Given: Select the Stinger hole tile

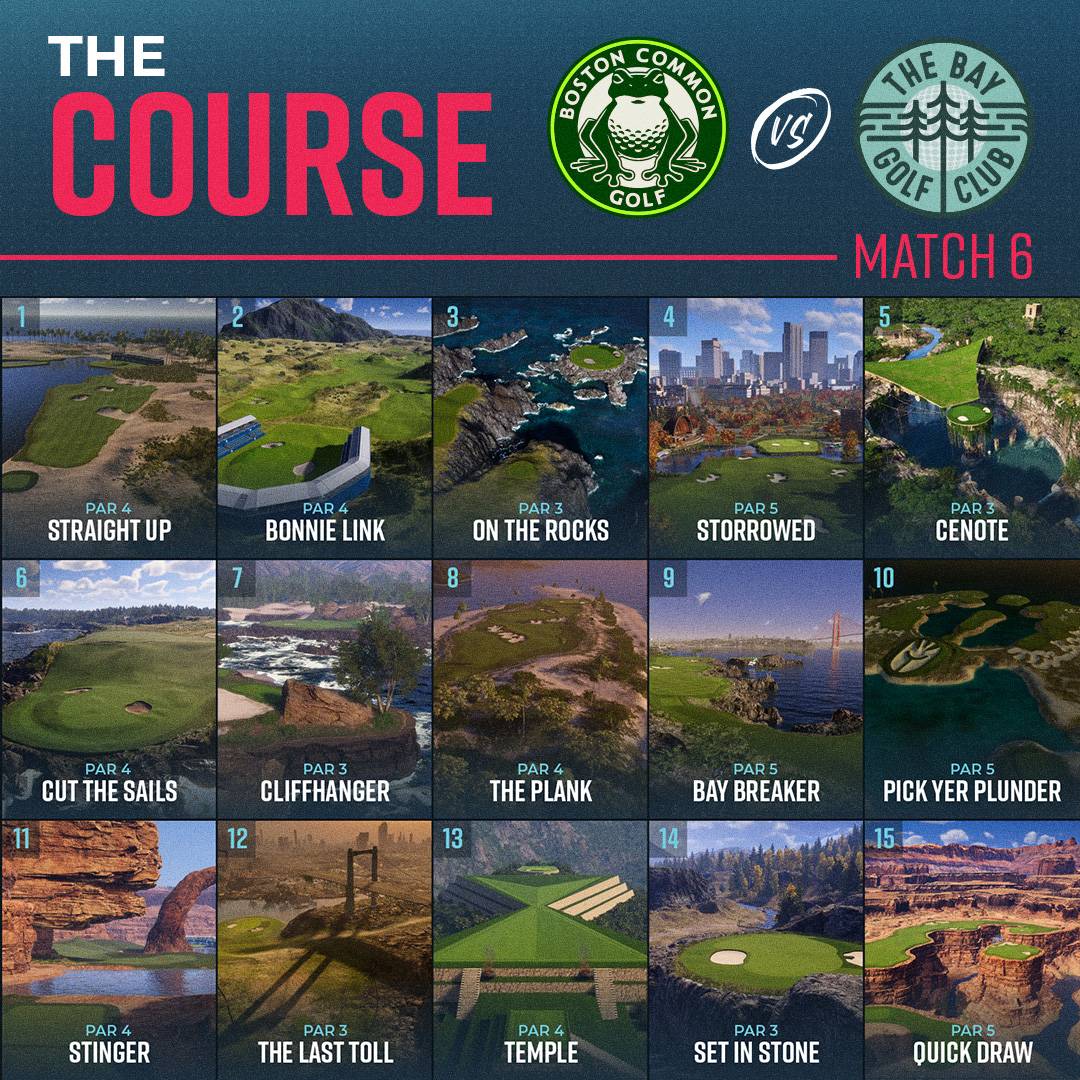Looking at the screenshot, I should pos(108,948).
